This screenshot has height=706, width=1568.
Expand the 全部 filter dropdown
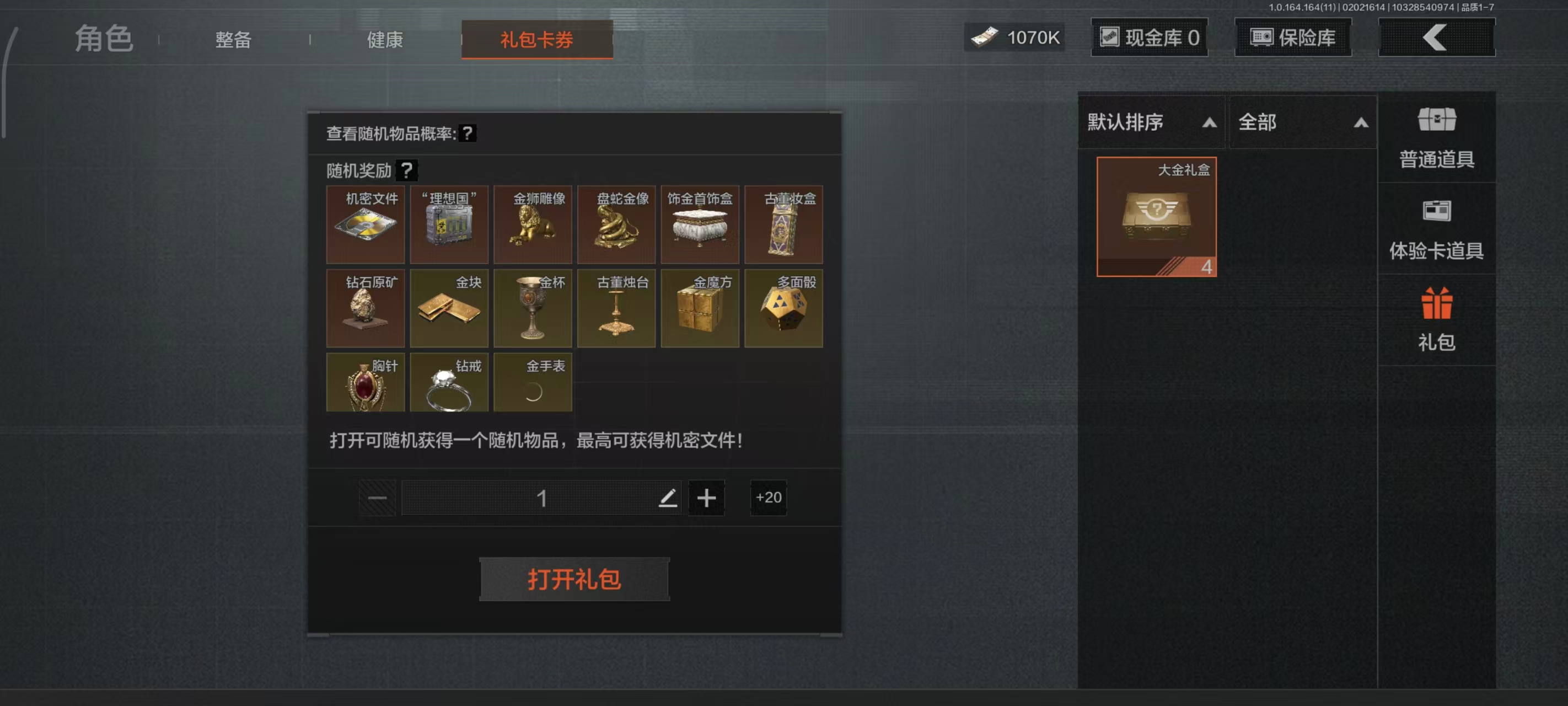coord(1304,123)
